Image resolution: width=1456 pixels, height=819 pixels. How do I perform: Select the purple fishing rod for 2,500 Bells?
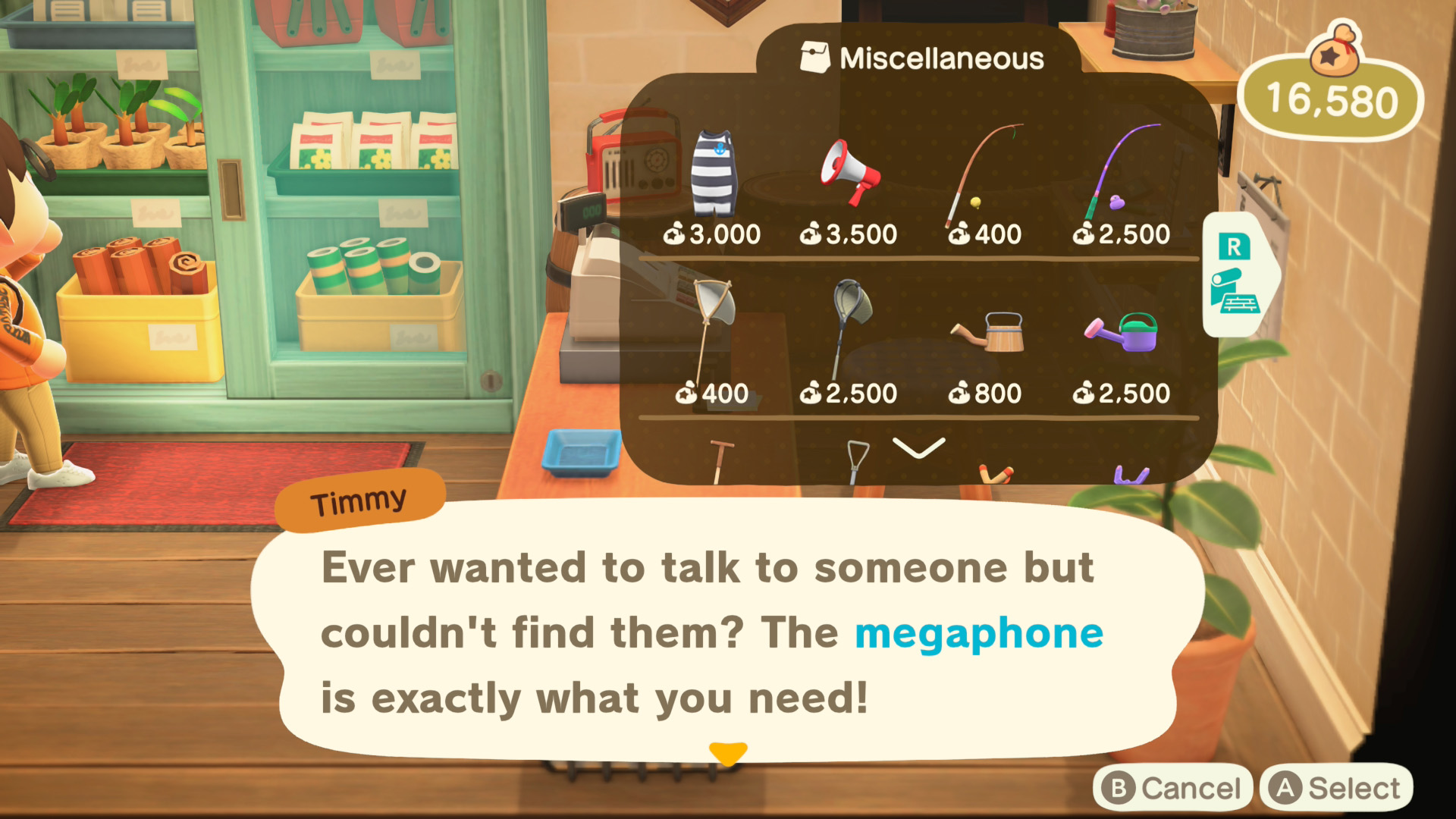[1121, 173]
